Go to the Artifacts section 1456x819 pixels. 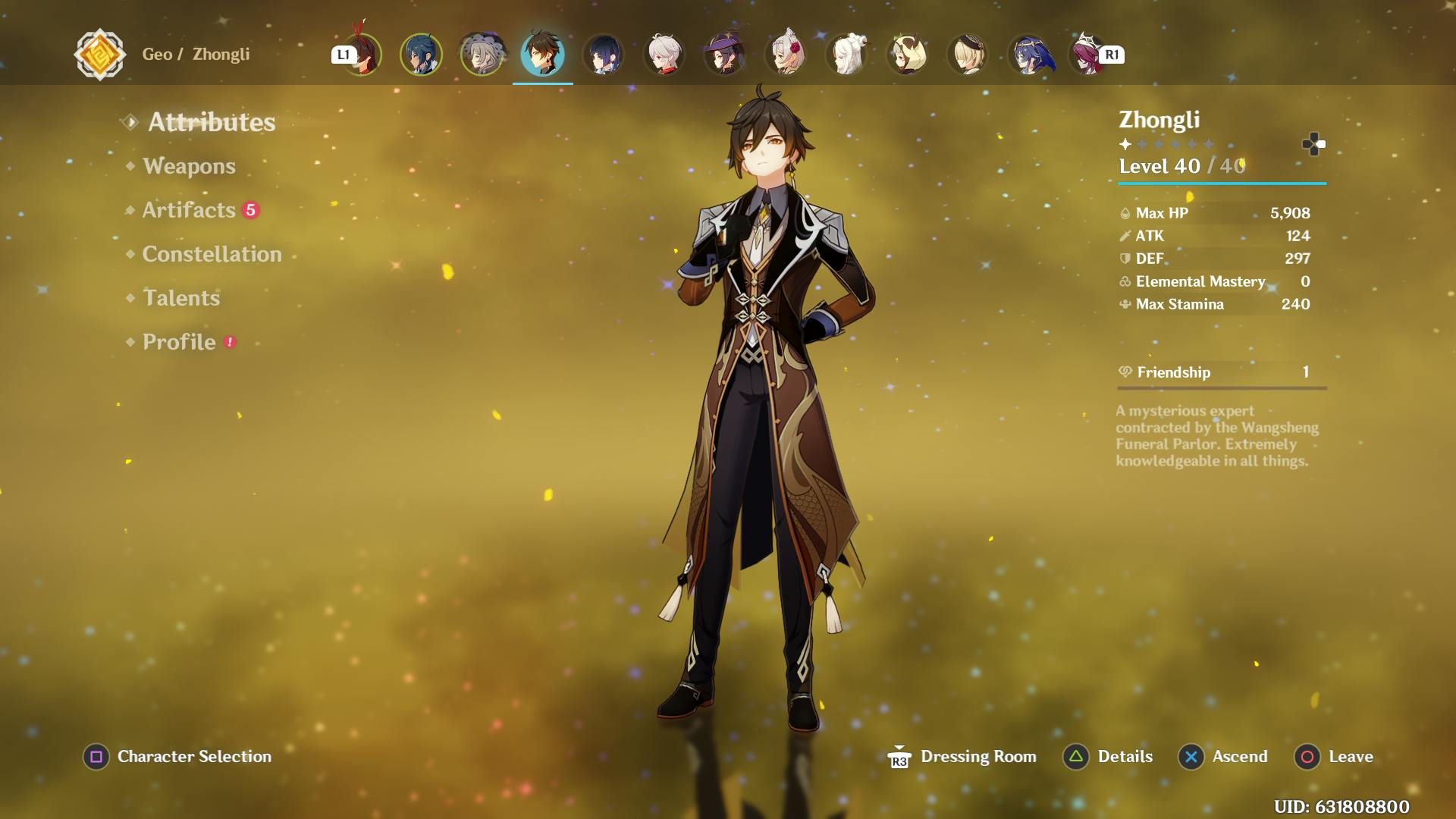pos(189,210)
